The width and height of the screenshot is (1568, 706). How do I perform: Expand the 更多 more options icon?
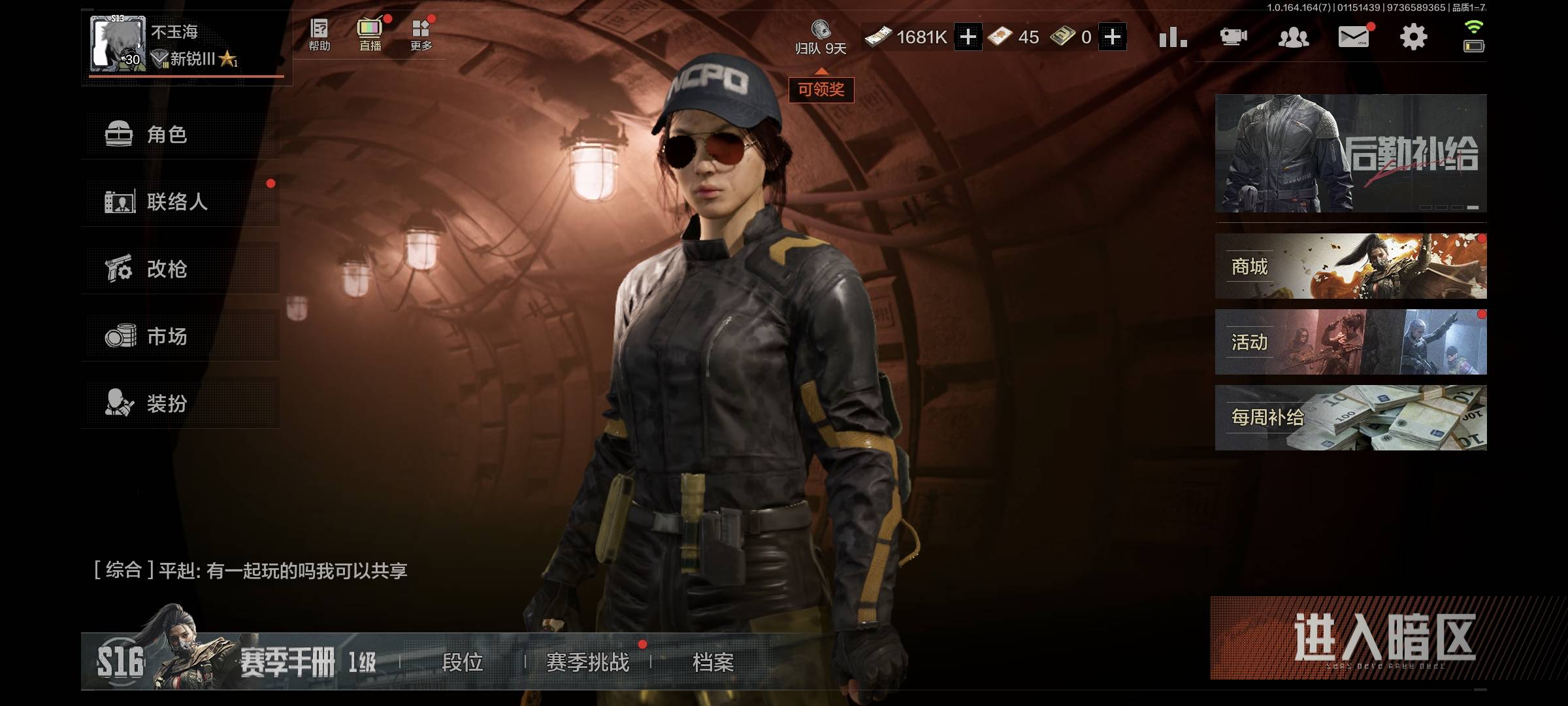[421, 35]
